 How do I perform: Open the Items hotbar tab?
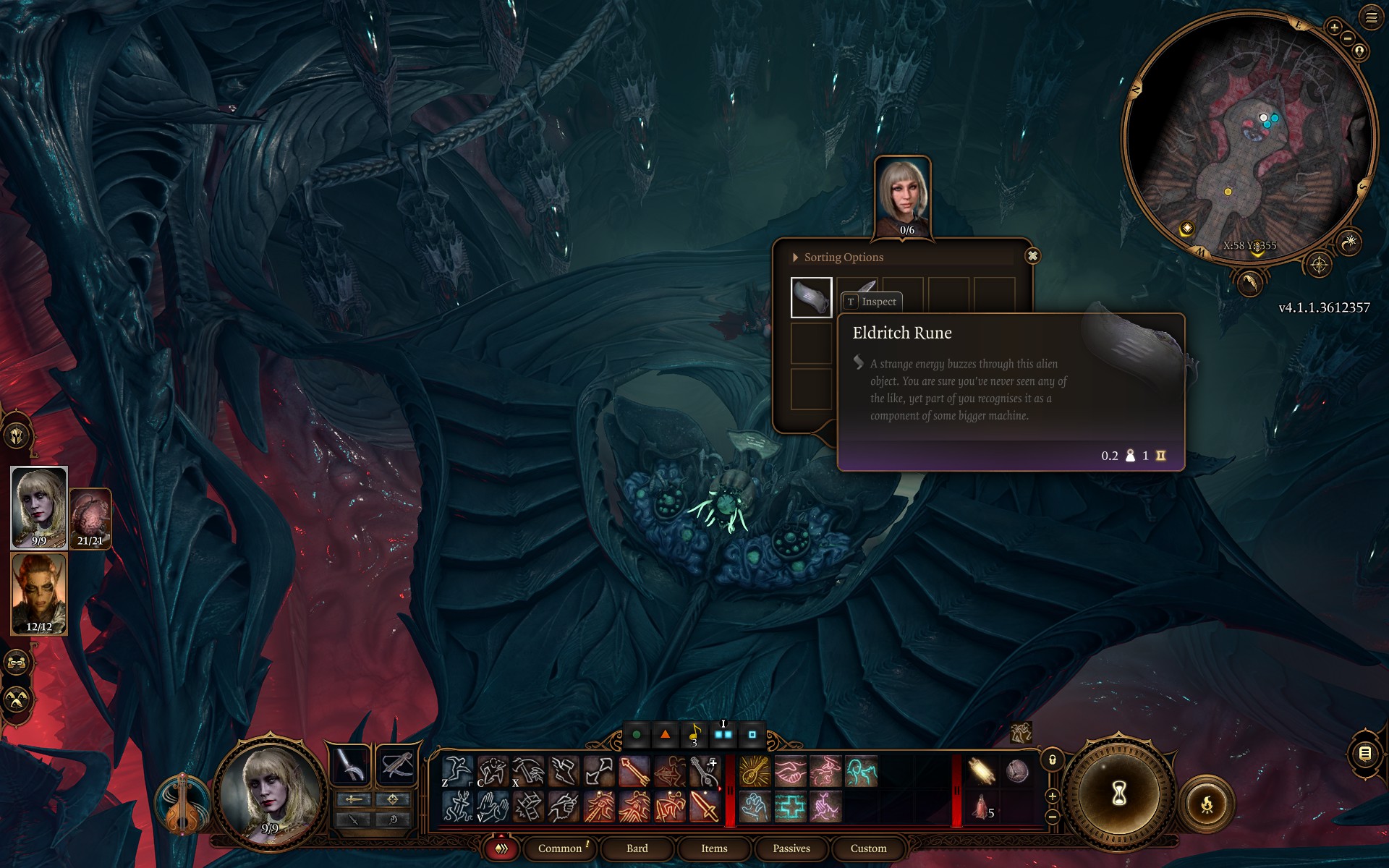(x=714, y=848)
